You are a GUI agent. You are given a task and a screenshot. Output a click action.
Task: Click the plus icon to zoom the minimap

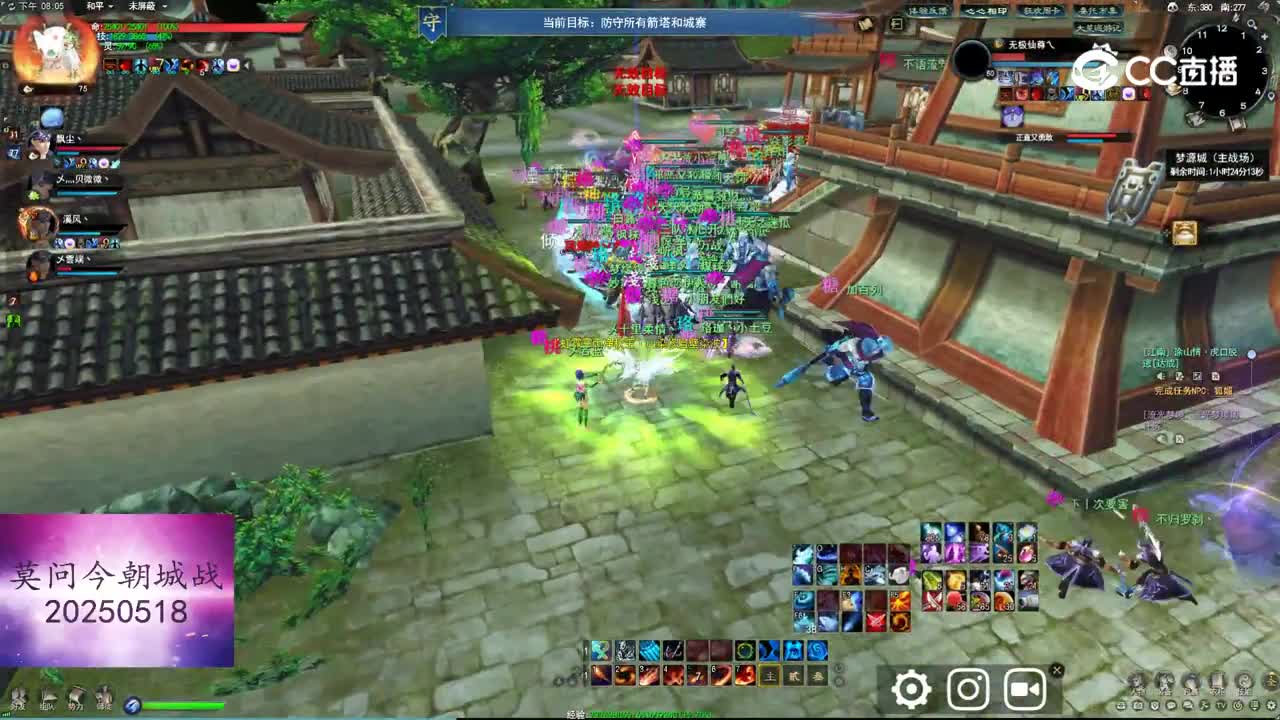coord(1264,36)
